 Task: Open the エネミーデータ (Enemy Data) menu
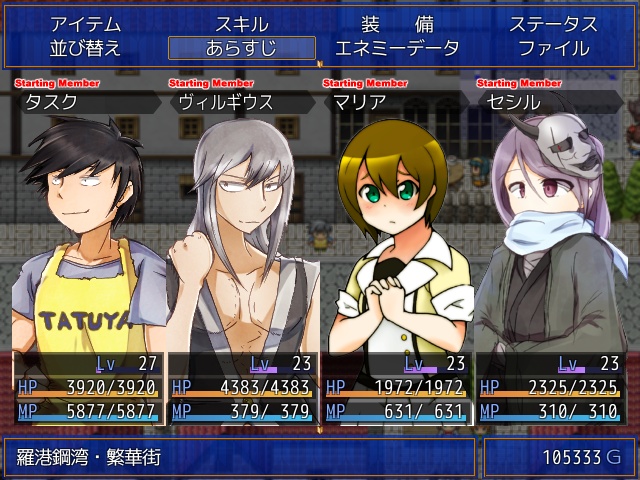[x=397, y=48]
